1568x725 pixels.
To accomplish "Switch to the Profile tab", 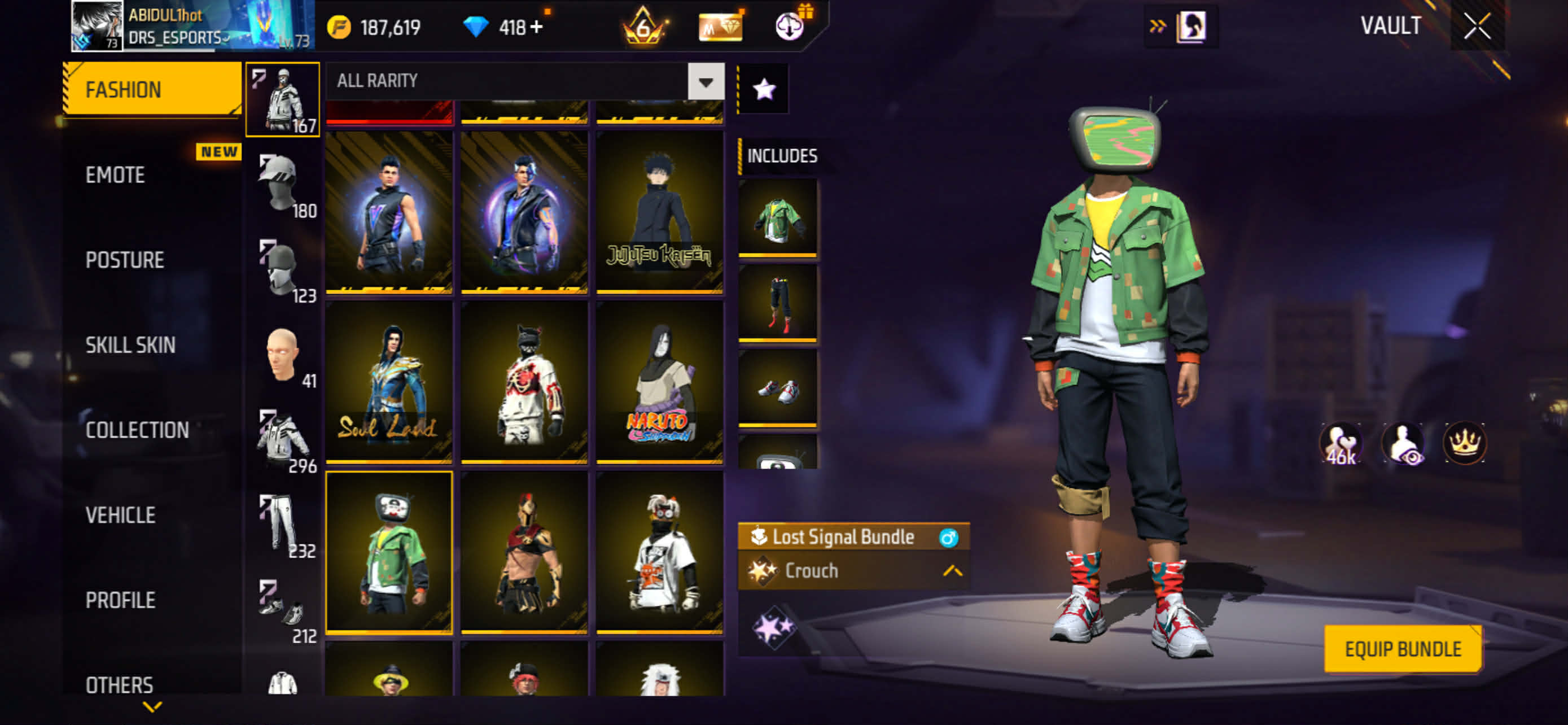I will 121,600.
